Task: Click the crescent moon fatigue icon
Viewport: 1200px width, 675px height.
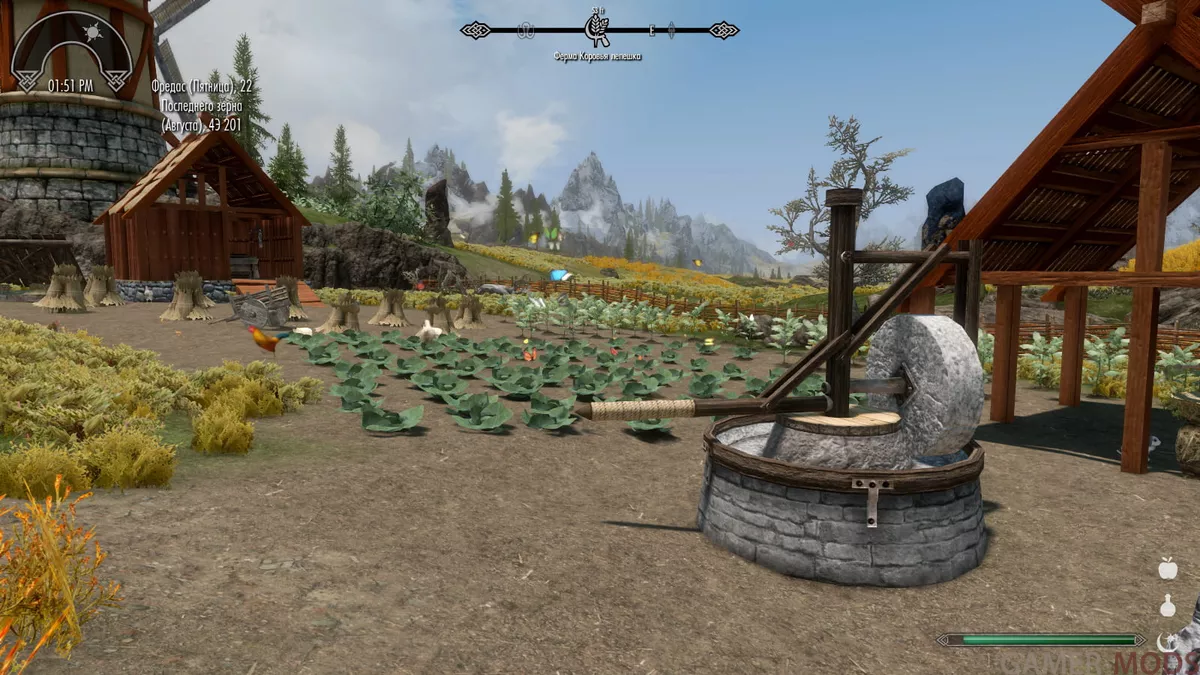Action: pyautogui.click(x=1165, y=641)
